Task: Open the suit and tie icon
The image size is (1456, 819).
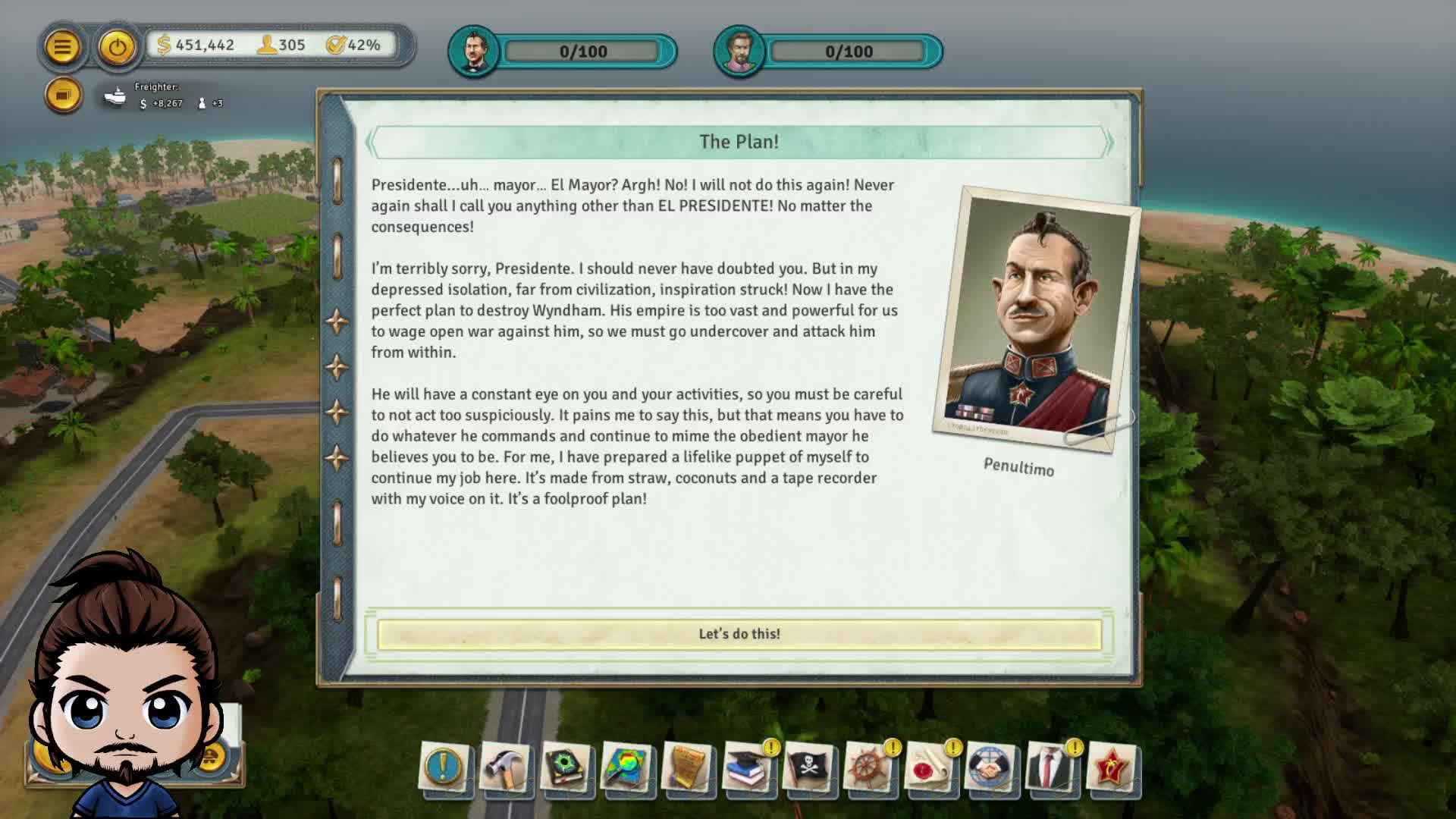Action: point(1051,767)
